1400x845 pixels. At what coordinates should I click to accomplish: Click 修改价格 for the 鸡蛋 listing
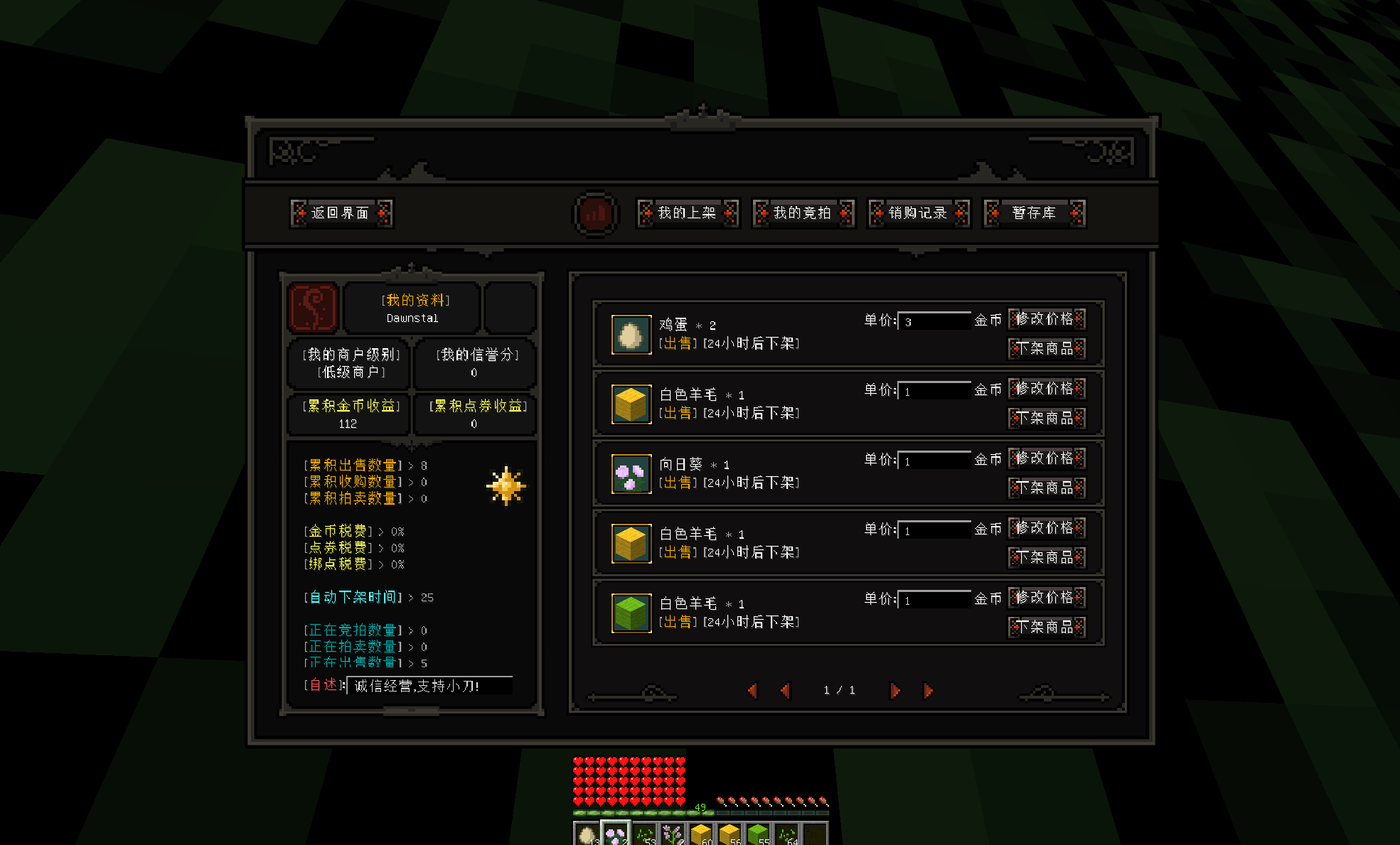tap(1047, 319)
